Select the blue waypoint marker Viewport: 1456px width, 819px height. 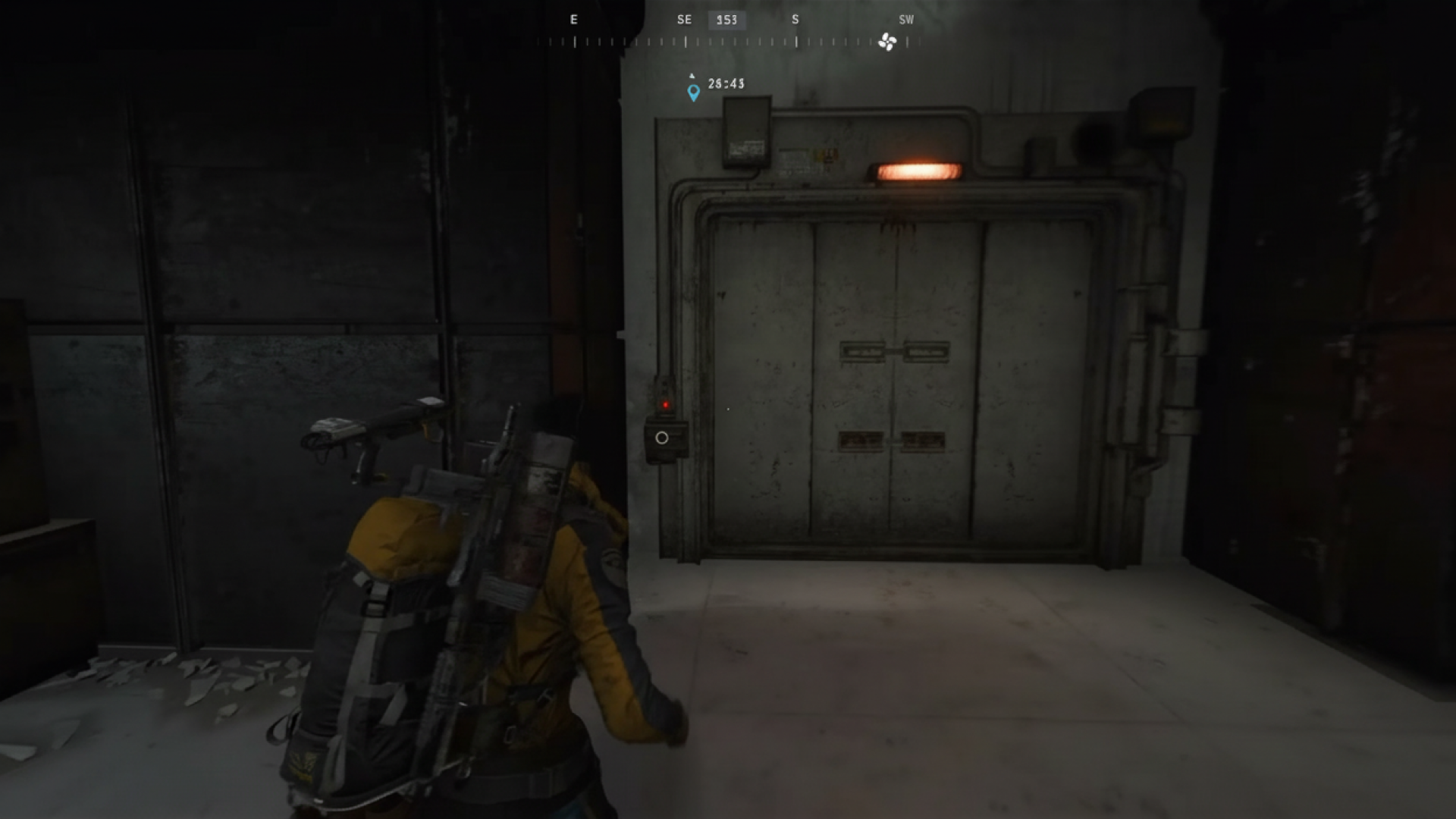point(692,94)
